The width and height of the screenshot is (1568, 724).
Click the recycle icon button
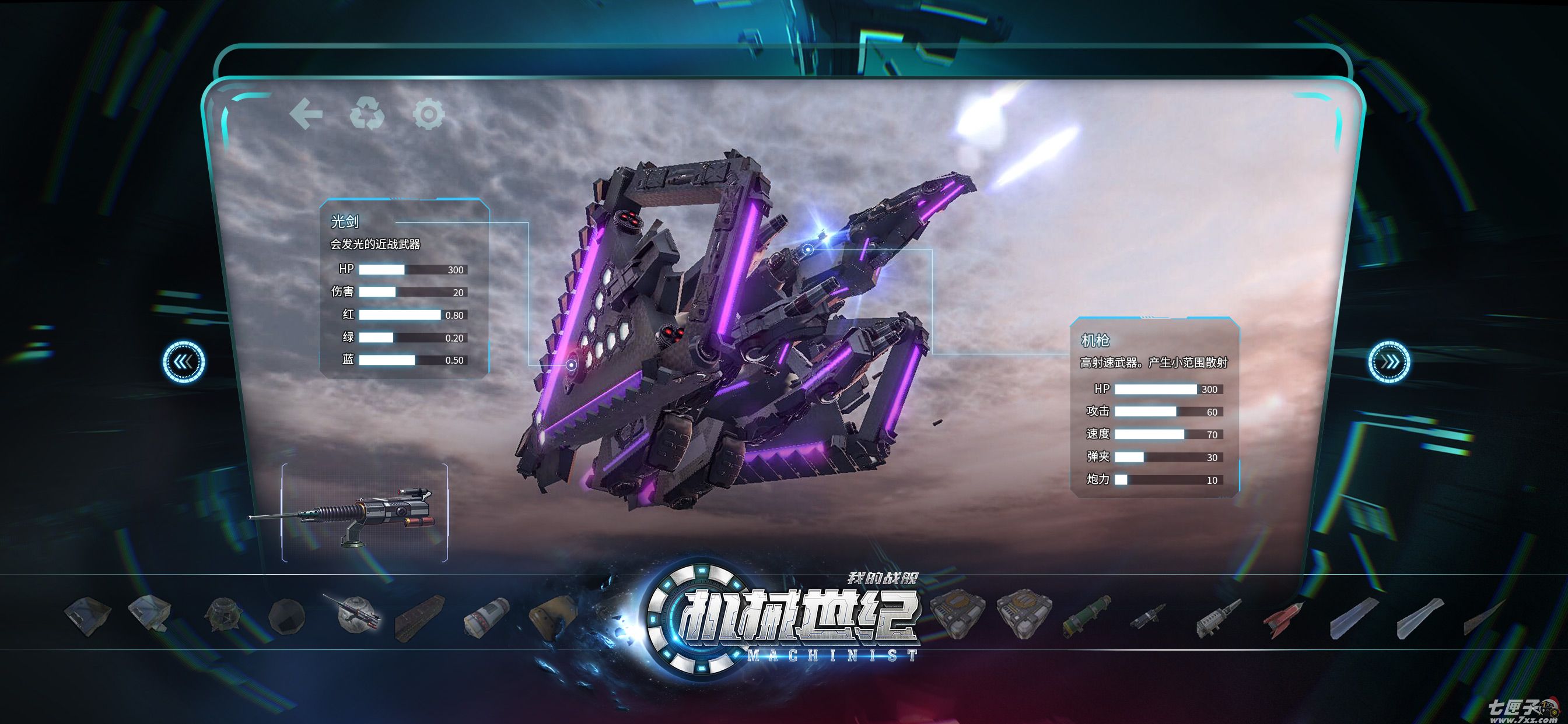tap(367, 114)
